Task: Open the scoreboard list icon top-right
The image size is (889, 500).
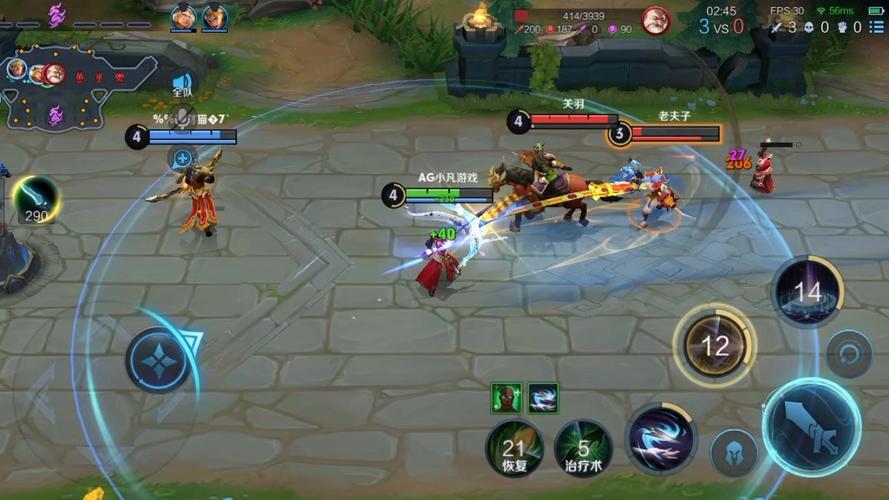Action: [876, 27]
